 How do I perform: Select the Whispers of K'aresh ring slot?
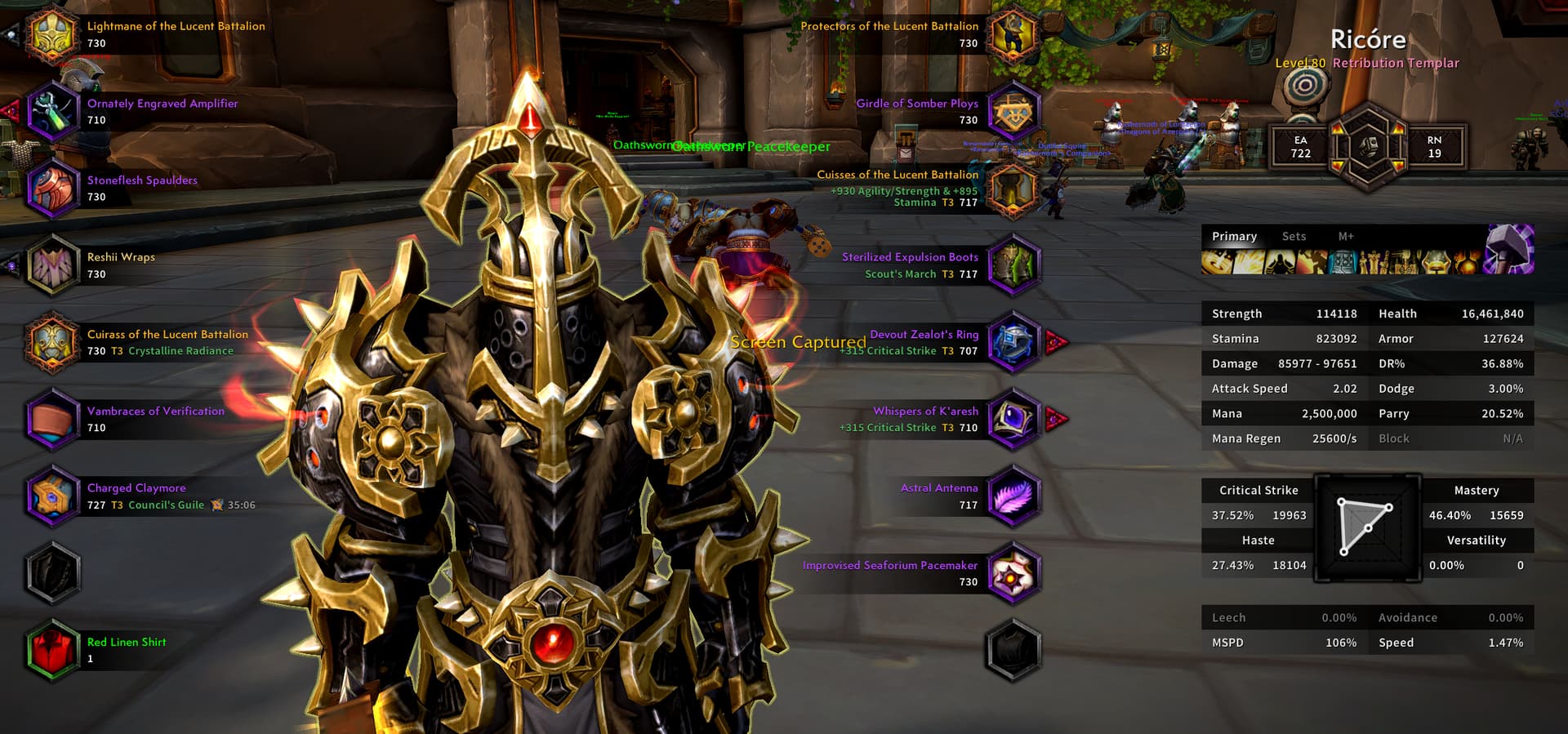pyautogui.click(x=1013, y=419)
